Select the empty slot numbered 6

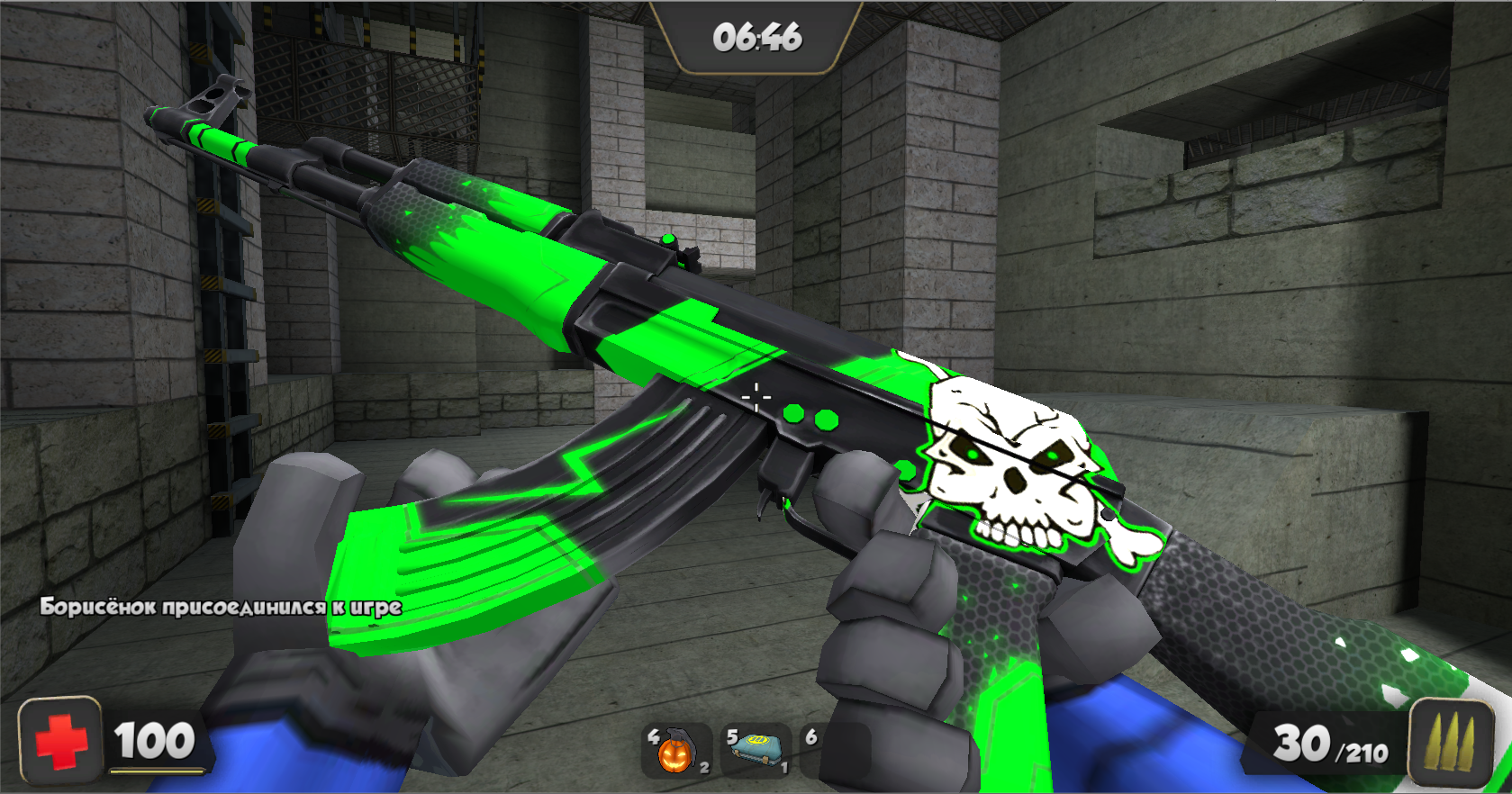point(833,751)
